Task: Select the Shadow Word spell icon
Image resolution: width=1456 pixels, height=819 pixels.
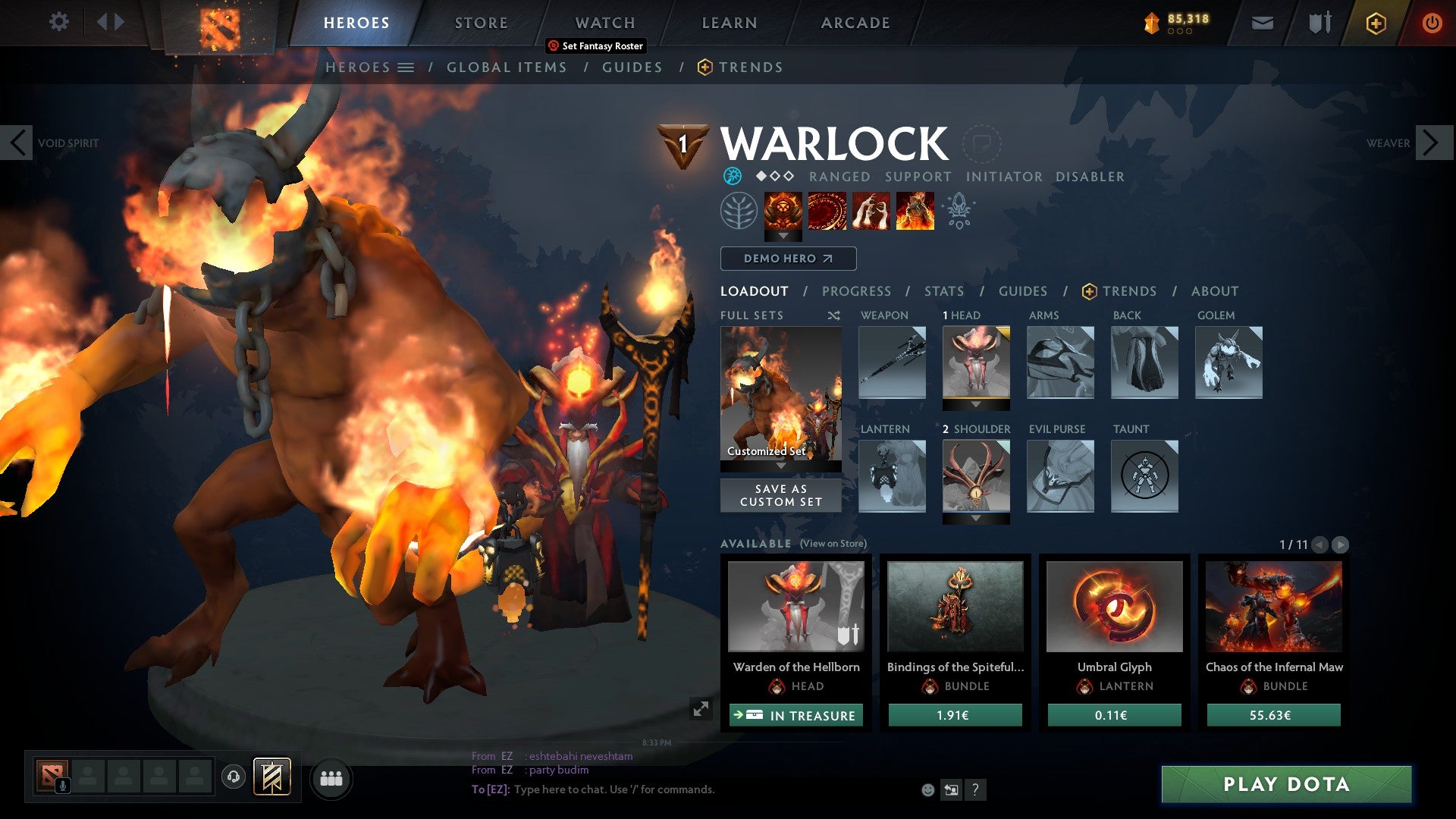Action: 871,214
